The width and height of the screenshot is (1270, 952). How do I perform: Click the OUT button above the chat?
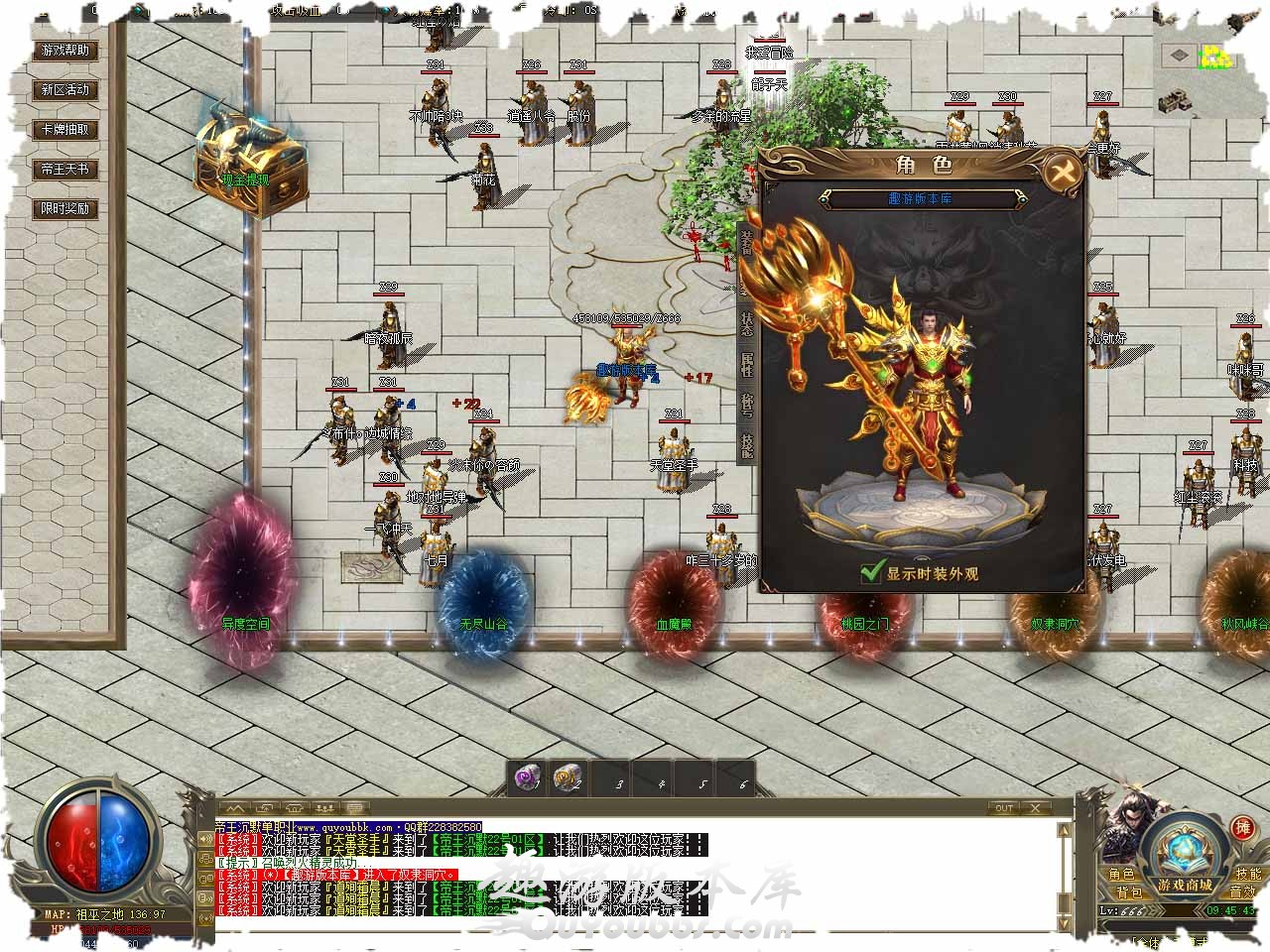[x=1004, y=807]
